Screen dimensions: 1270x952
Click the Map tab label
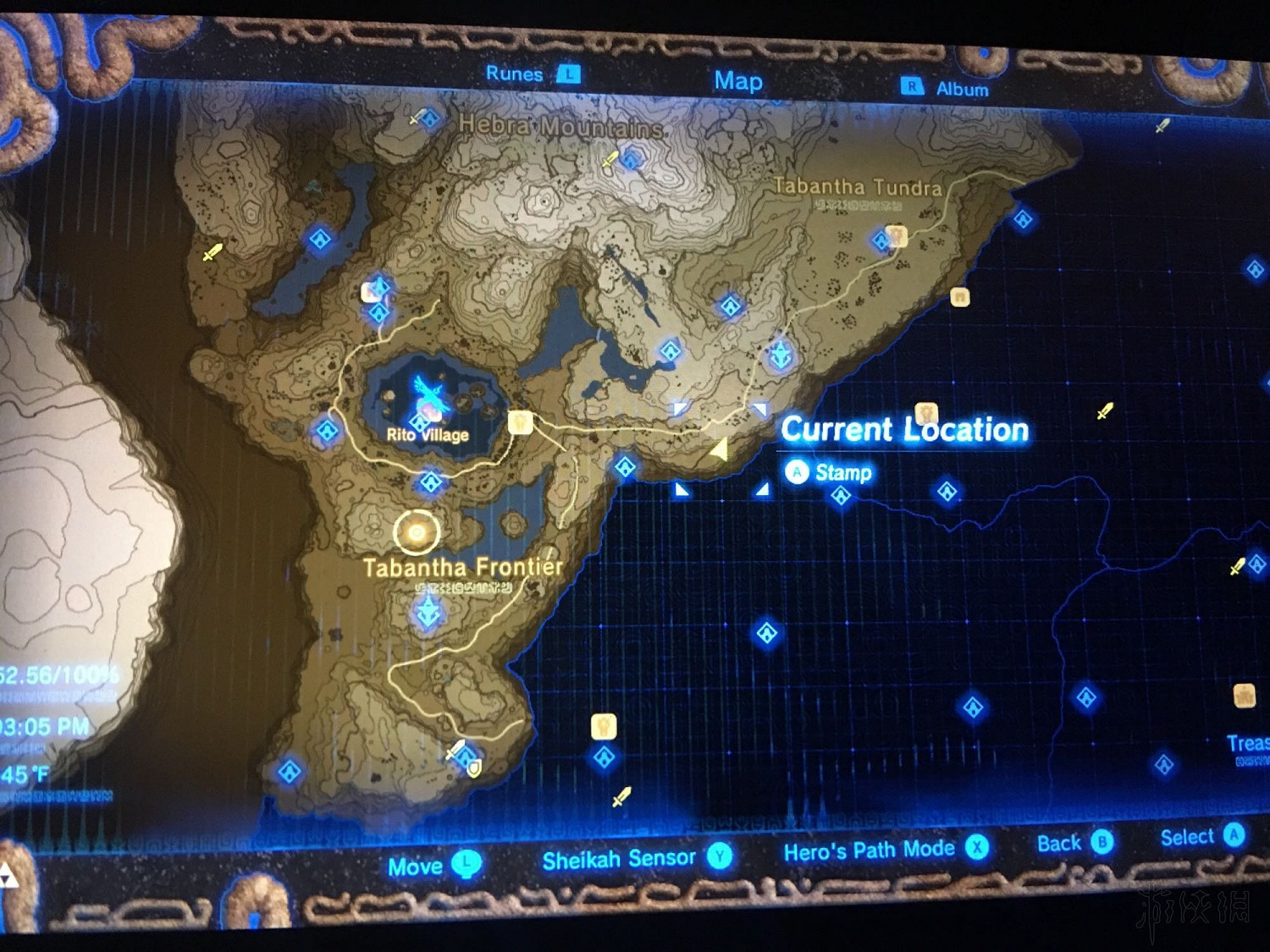click(737, 81)
